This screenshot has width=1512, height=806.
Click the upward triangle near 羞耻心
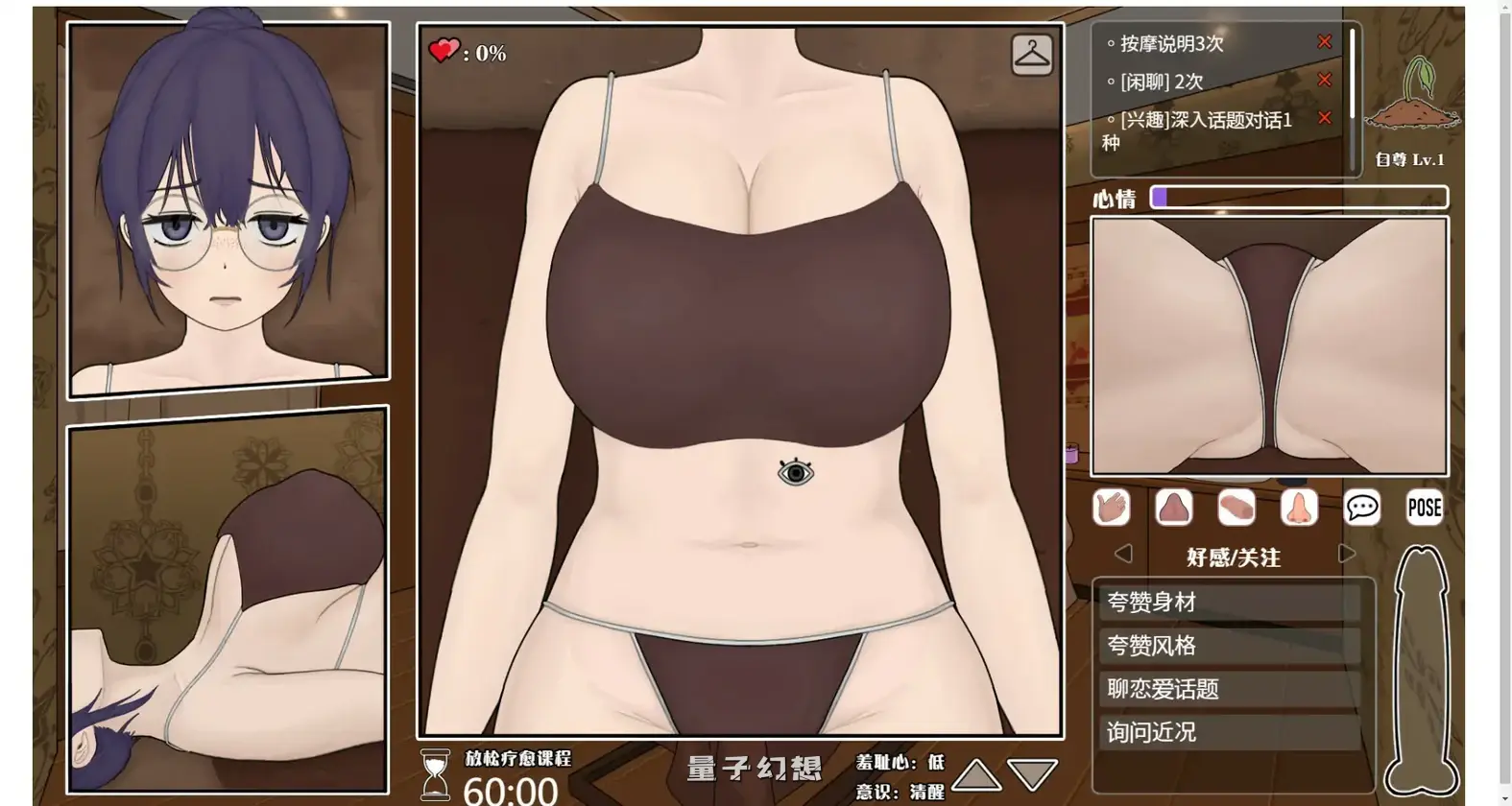pyautogui.click(x=978, y=773)
